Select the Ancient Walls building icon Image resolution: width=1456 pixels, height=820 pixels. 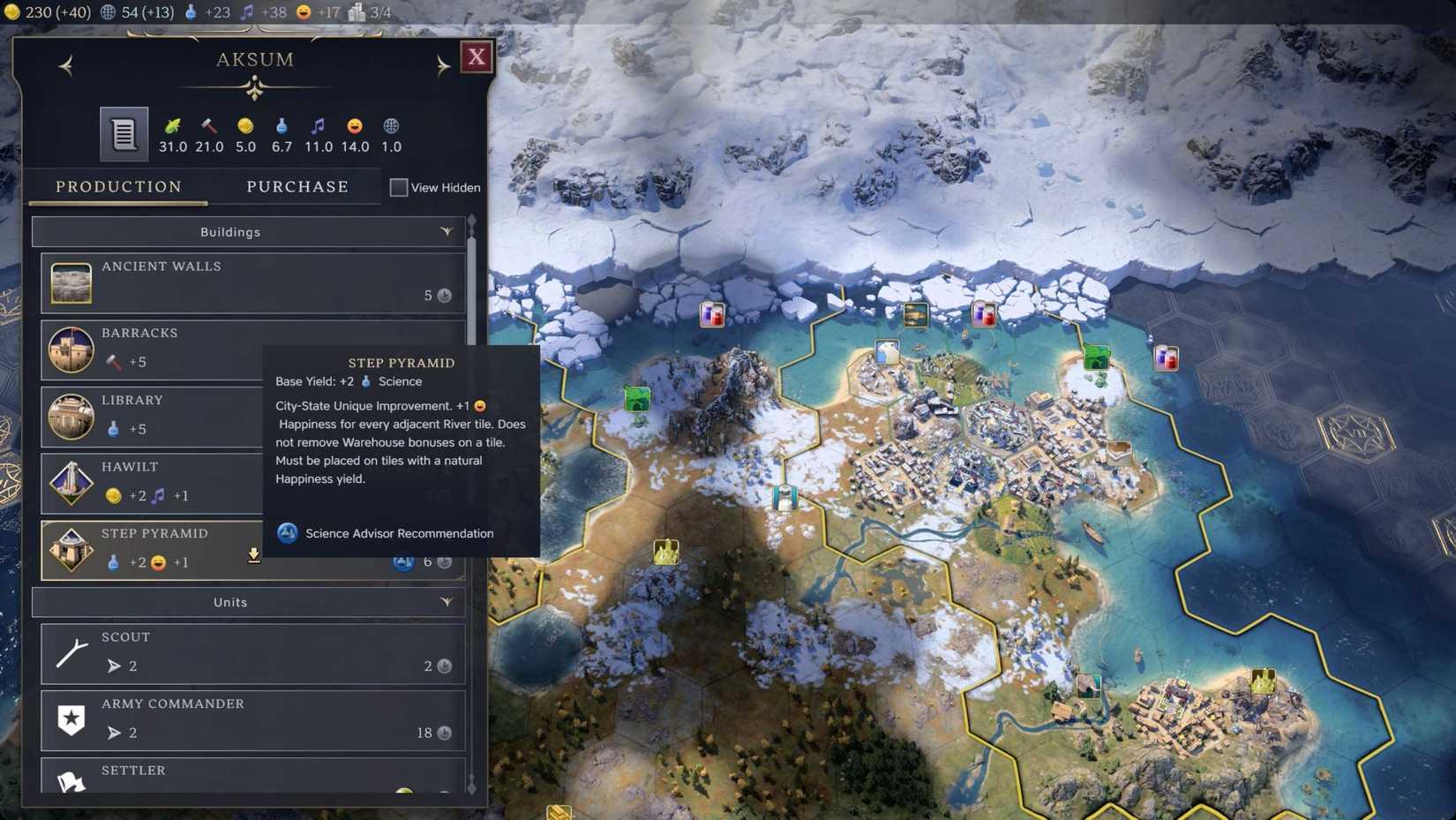(x=71, y=282)
